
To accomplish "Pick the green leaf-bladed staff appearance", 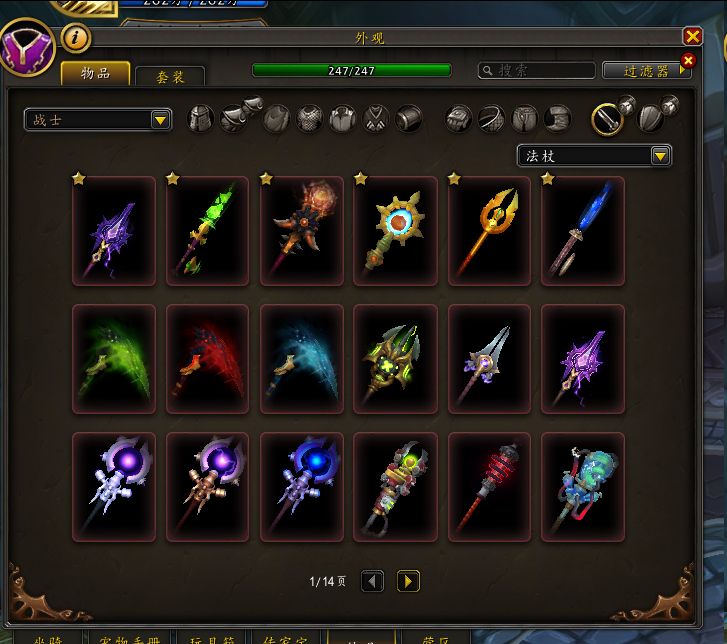I will (x=207, y=231).
